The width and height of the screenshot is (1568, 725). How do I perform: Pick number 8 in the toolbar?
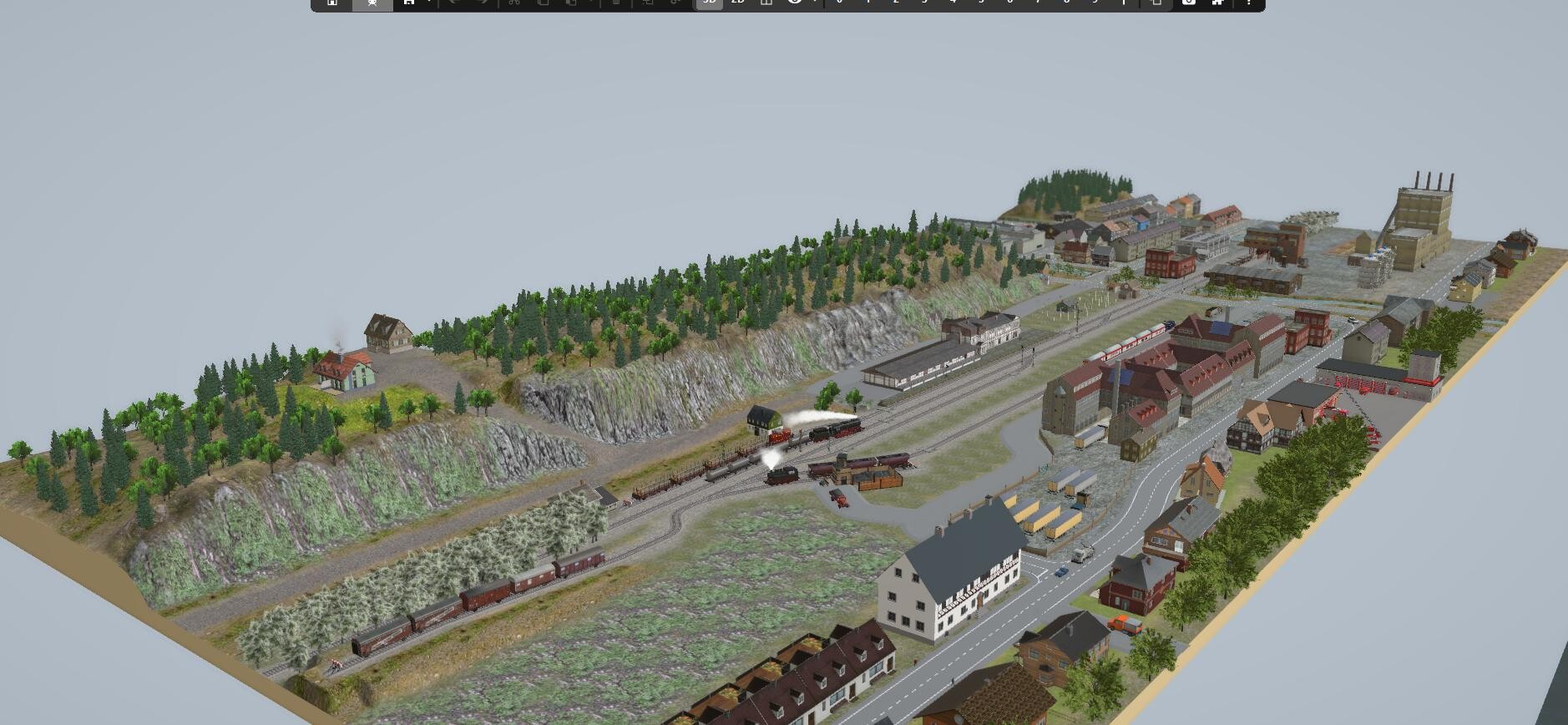click(1066, 3)
